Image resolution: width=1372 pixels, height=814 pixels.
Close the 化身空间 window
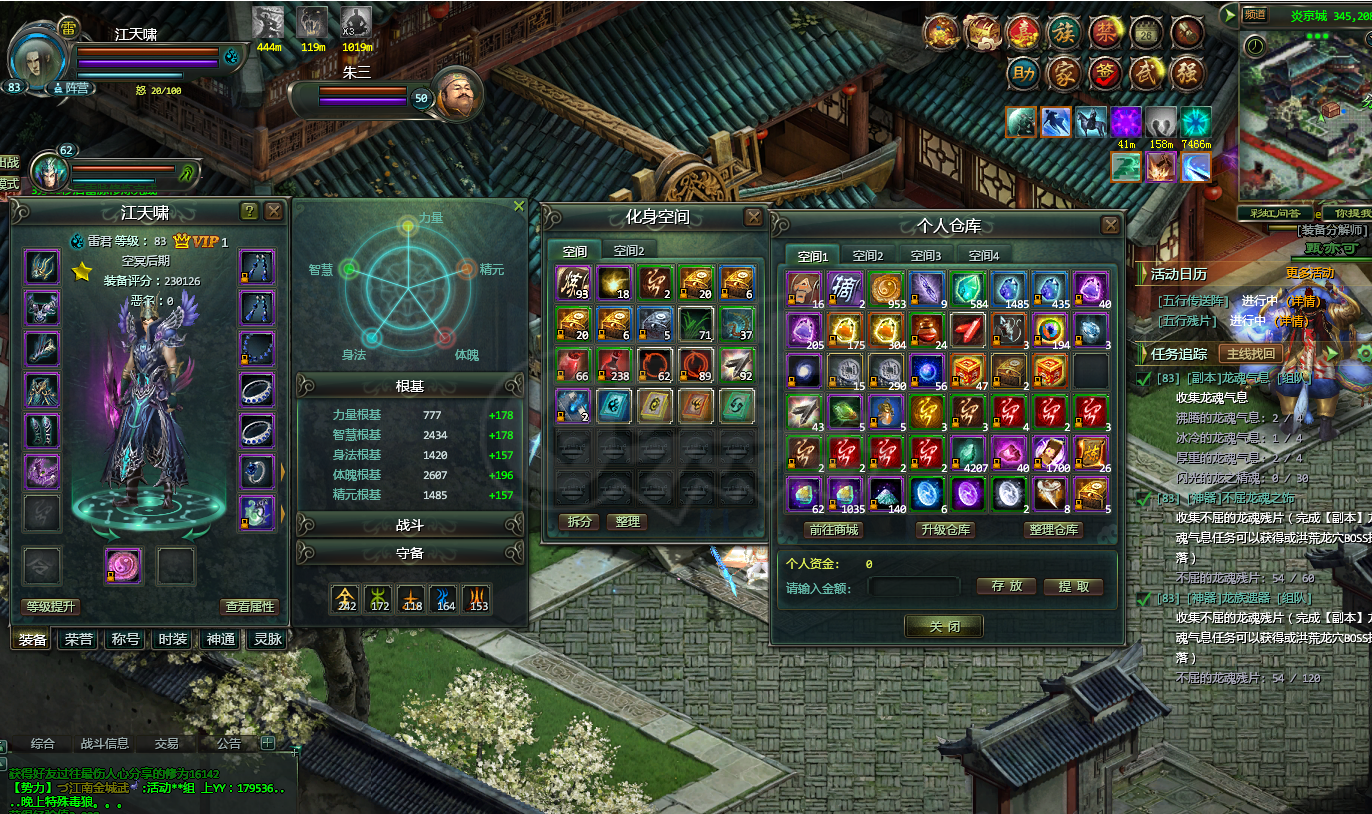(753, 217)
